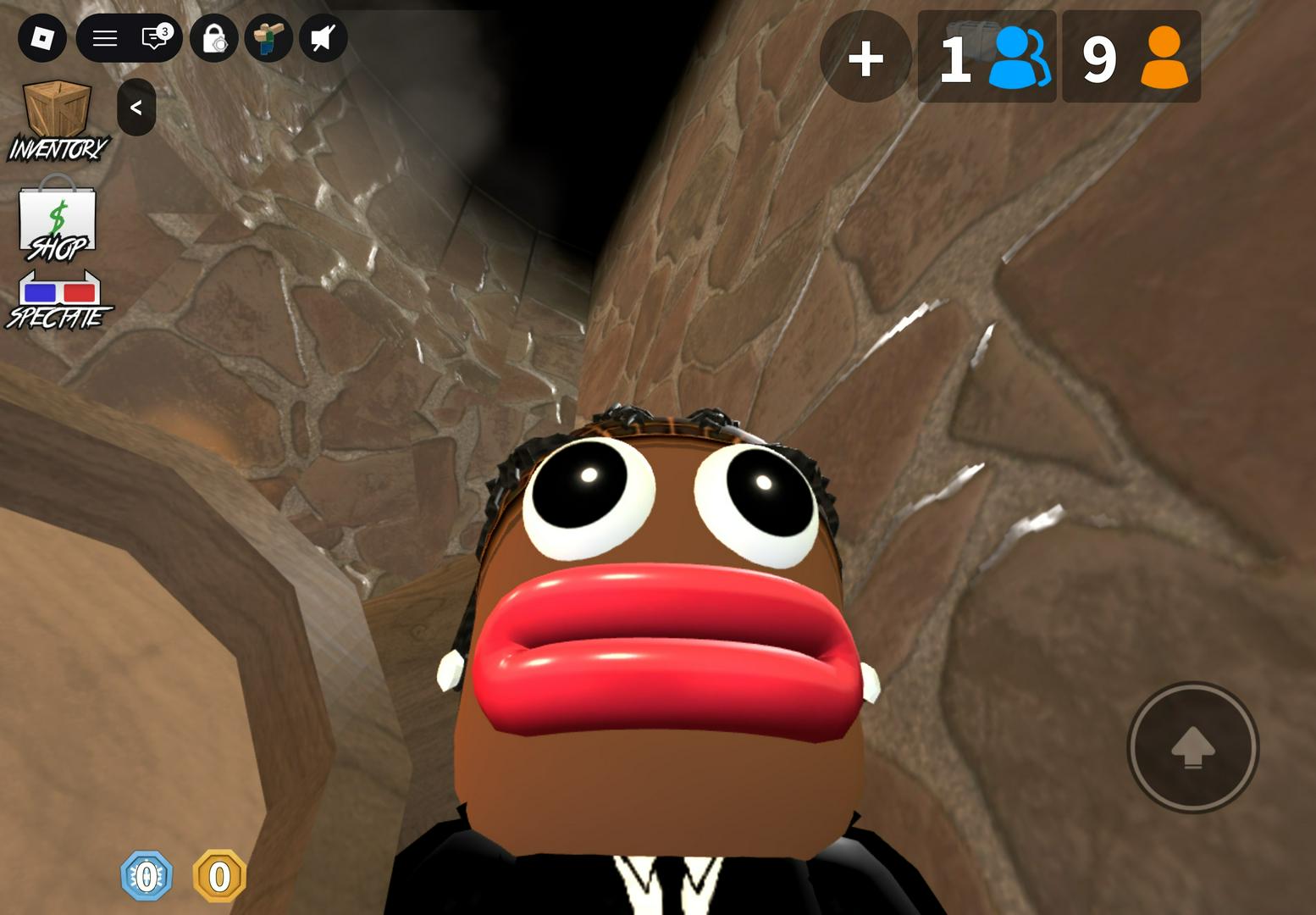Open the hamburger menu
The height and width of the screenshot is (915, 1316).
click(105, 38)
